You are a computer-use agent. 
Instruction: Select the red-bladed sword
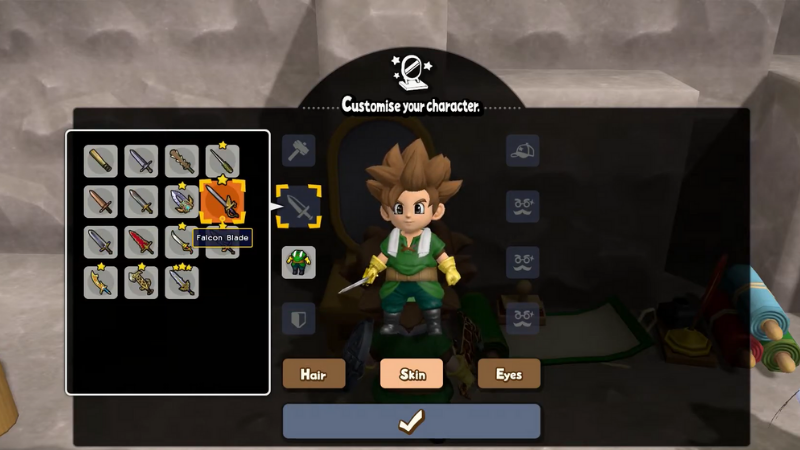(141, 242)
